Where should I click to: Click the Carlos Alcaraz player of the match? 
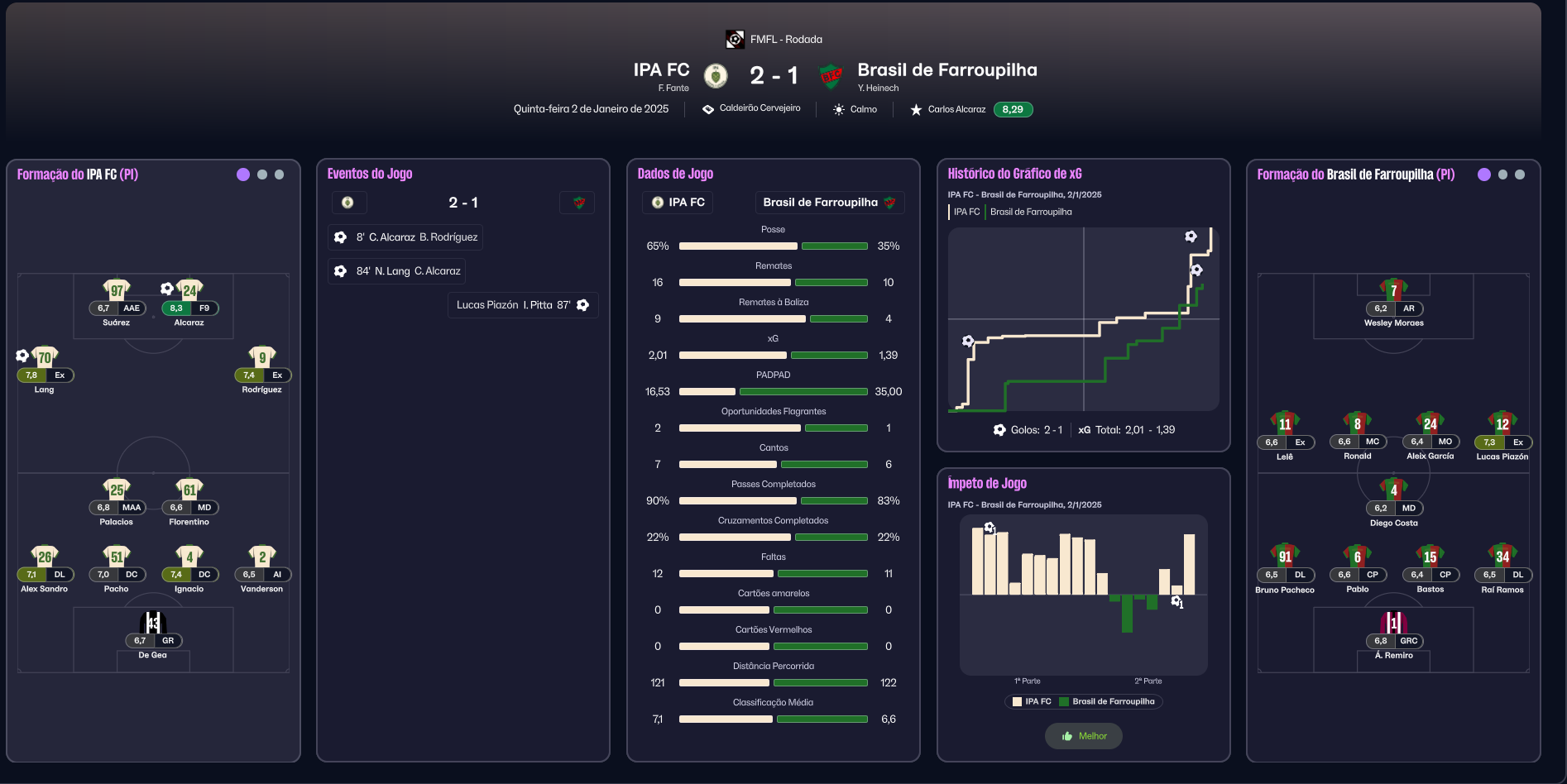(956, 109)
